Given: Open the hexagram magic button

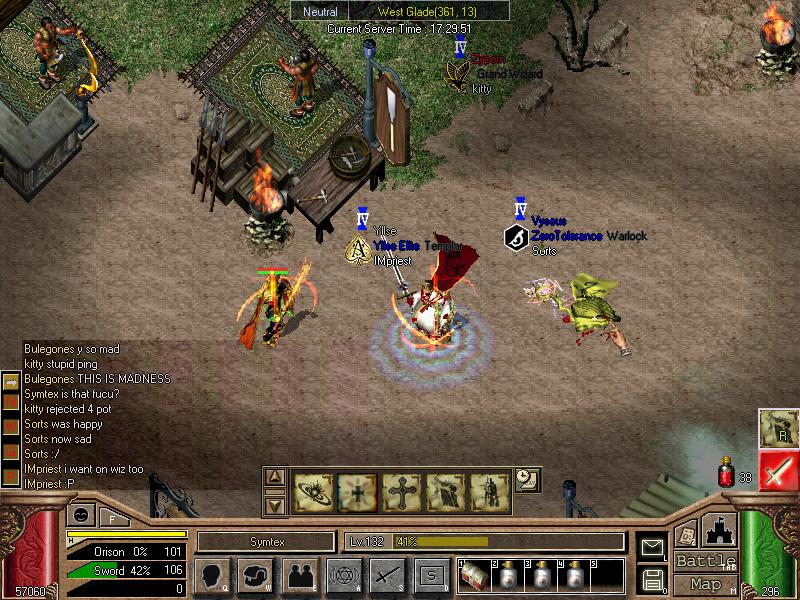Looking at the screenshot, I should click(x=343, y=576).
